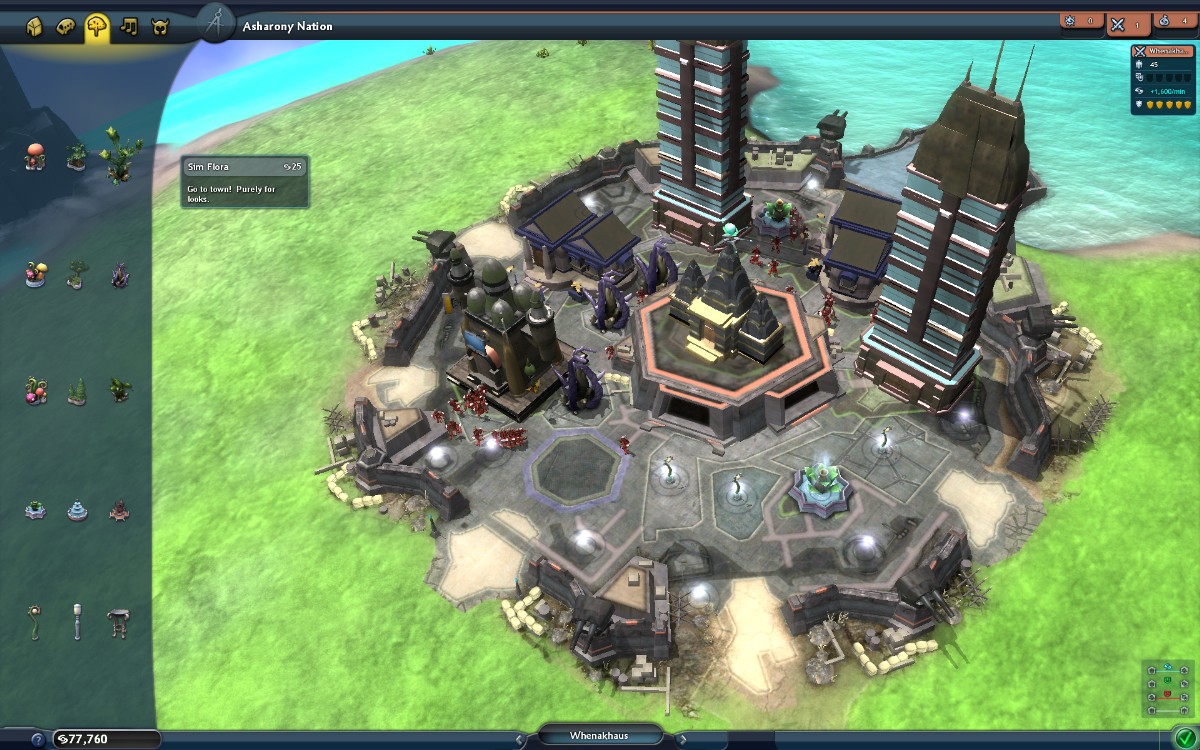
Task: Open the help question mark button
Action: (x=38, y=740)
